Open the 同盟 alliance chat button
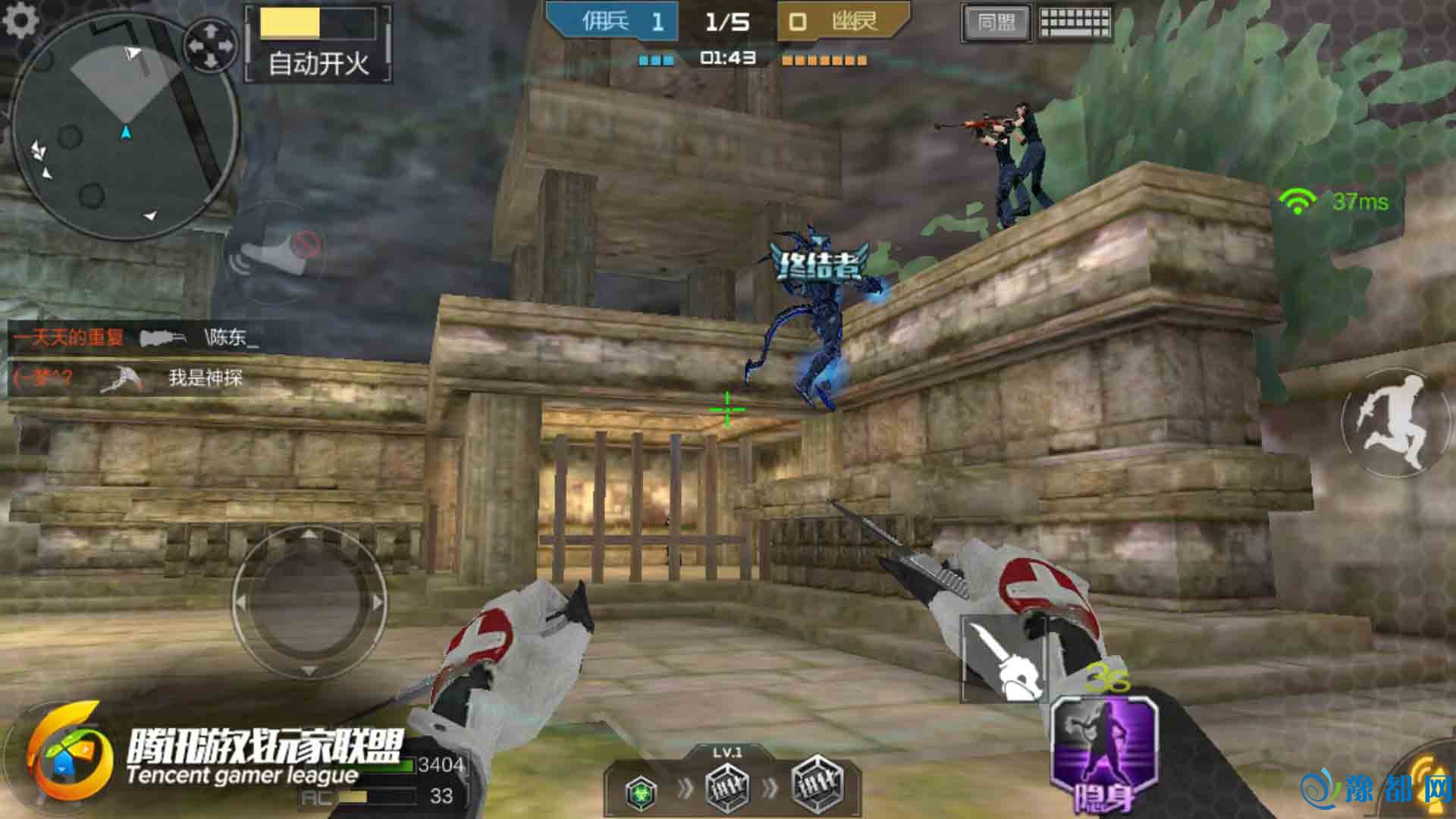This screenshot has width=1456, height=819. click(x=996, y=23)
